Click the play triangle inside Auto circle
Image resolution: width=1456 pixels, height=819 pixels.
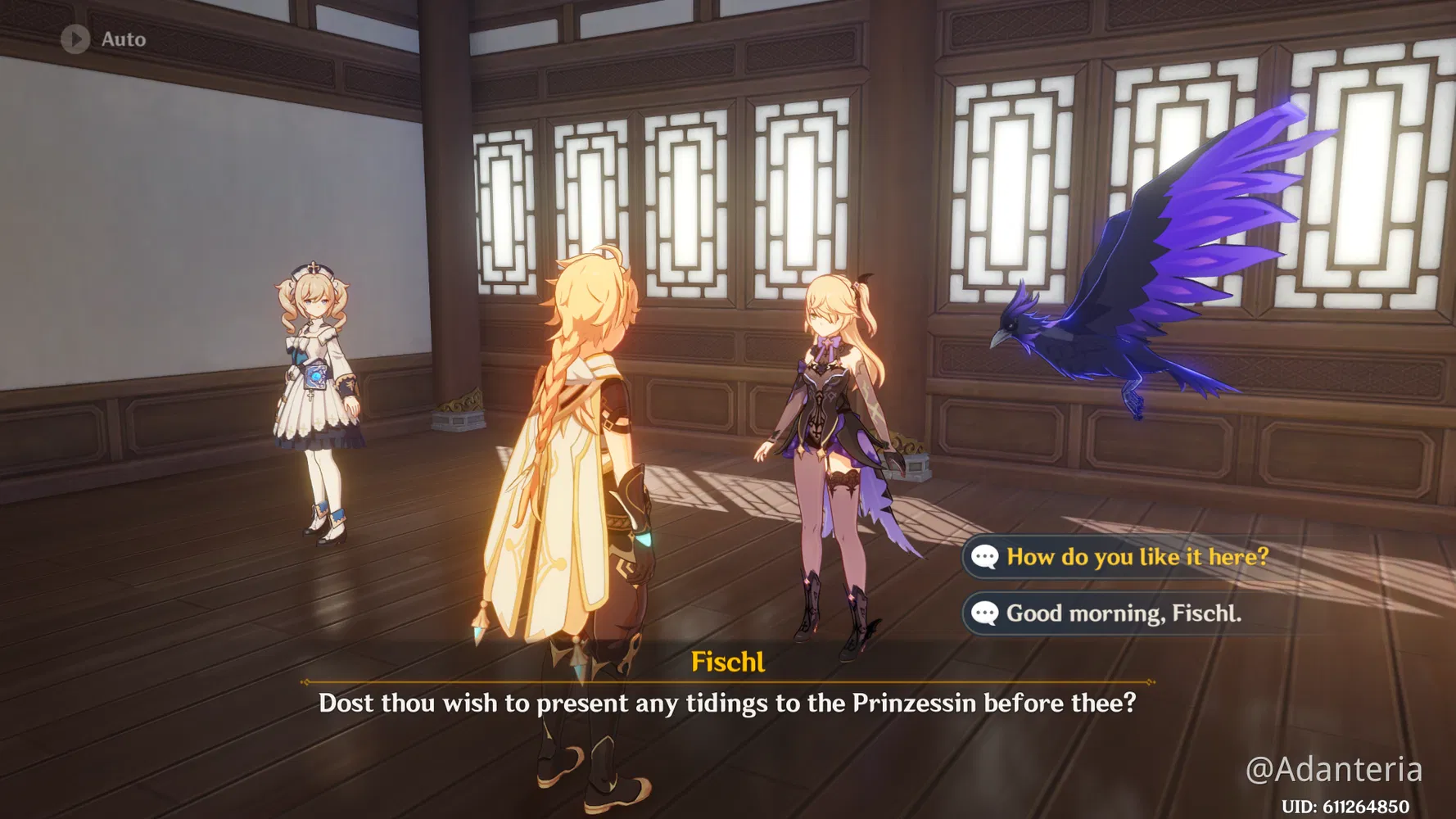point(77,38)
